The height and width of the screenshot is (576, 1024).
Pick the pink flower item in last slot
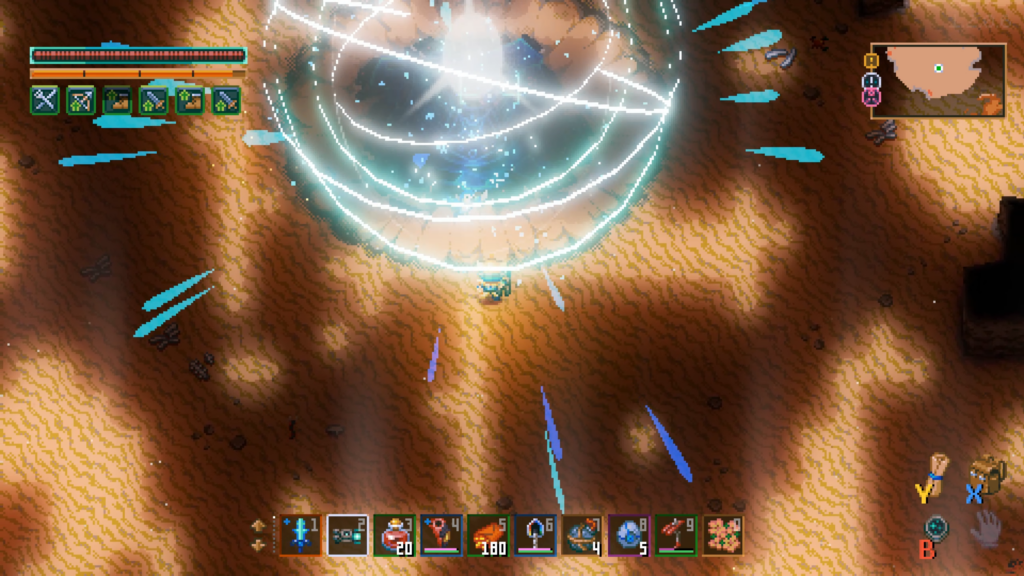(722, 535)
